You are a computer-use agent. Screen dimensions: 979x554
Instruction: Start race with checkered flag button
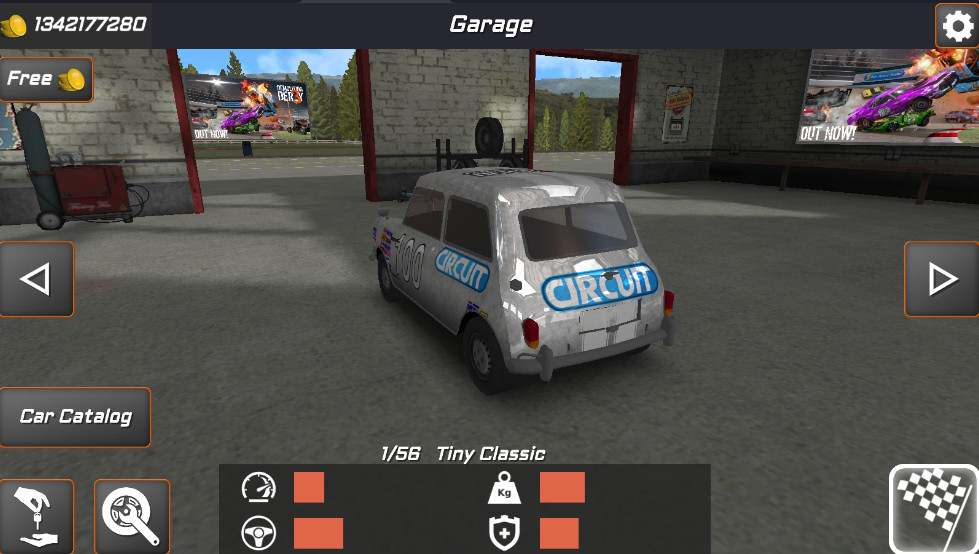click(x=934, y=509)
